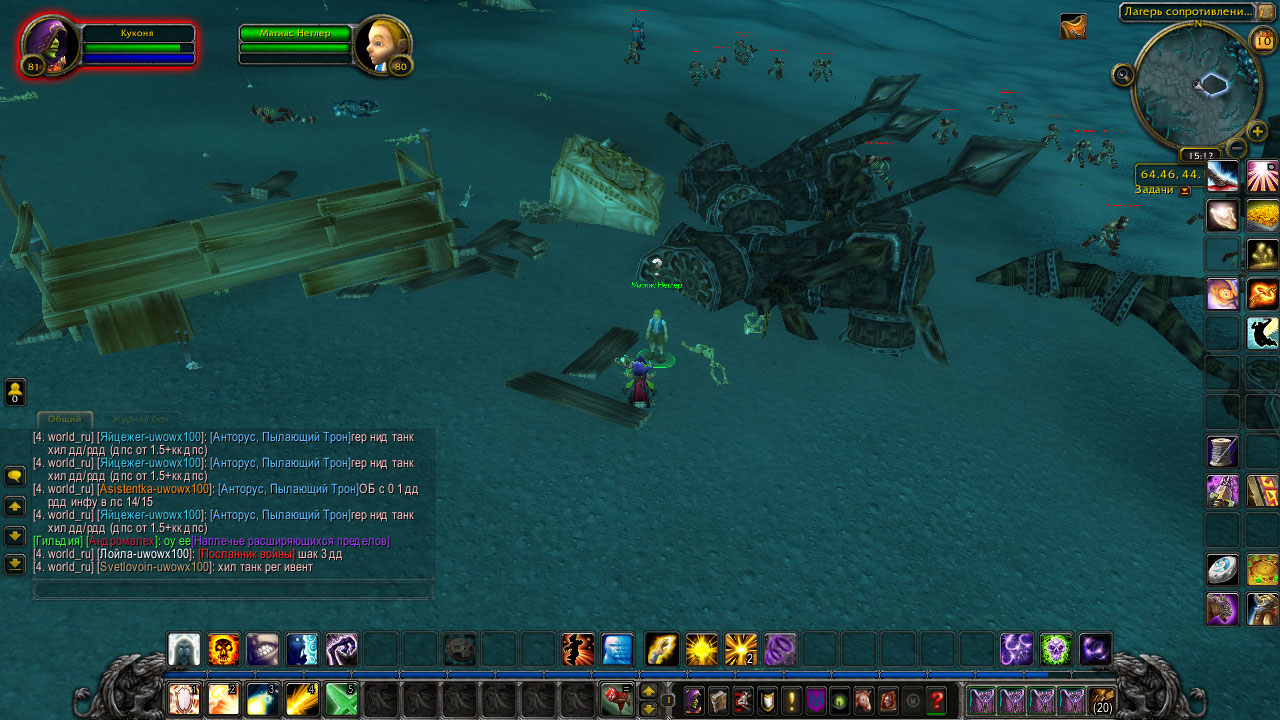
Task: Open the chat speech-bubble menu button
Action: point(15,477)
